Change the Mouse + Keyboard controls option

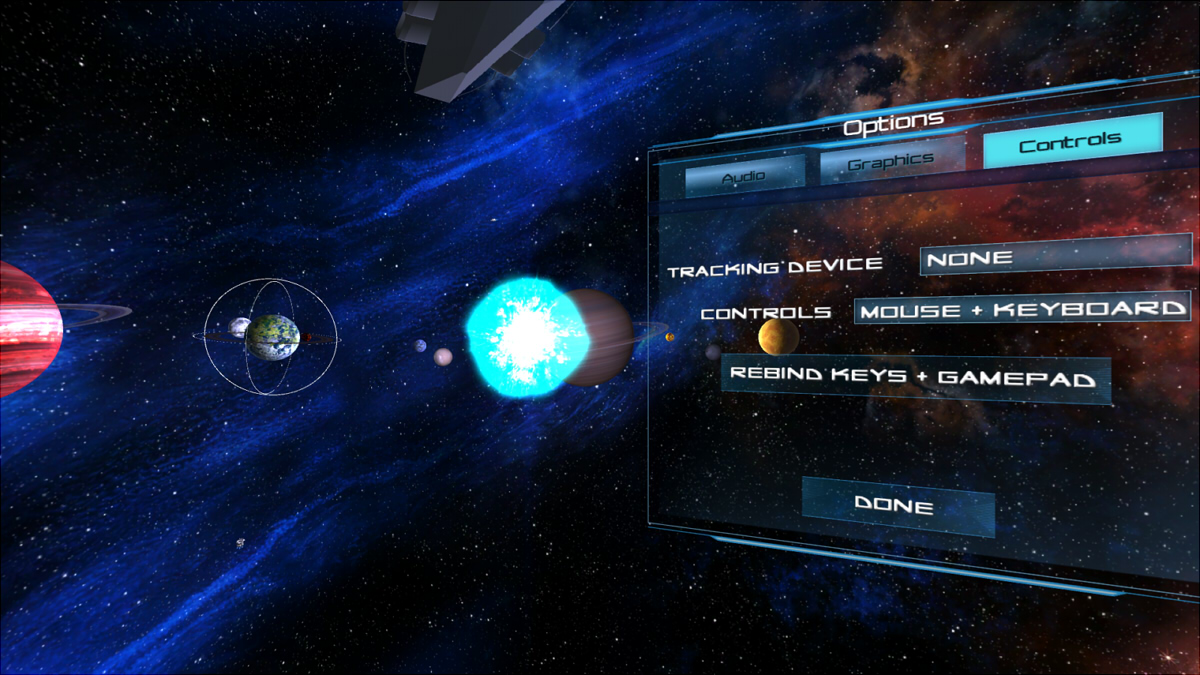pos(1022,309)
